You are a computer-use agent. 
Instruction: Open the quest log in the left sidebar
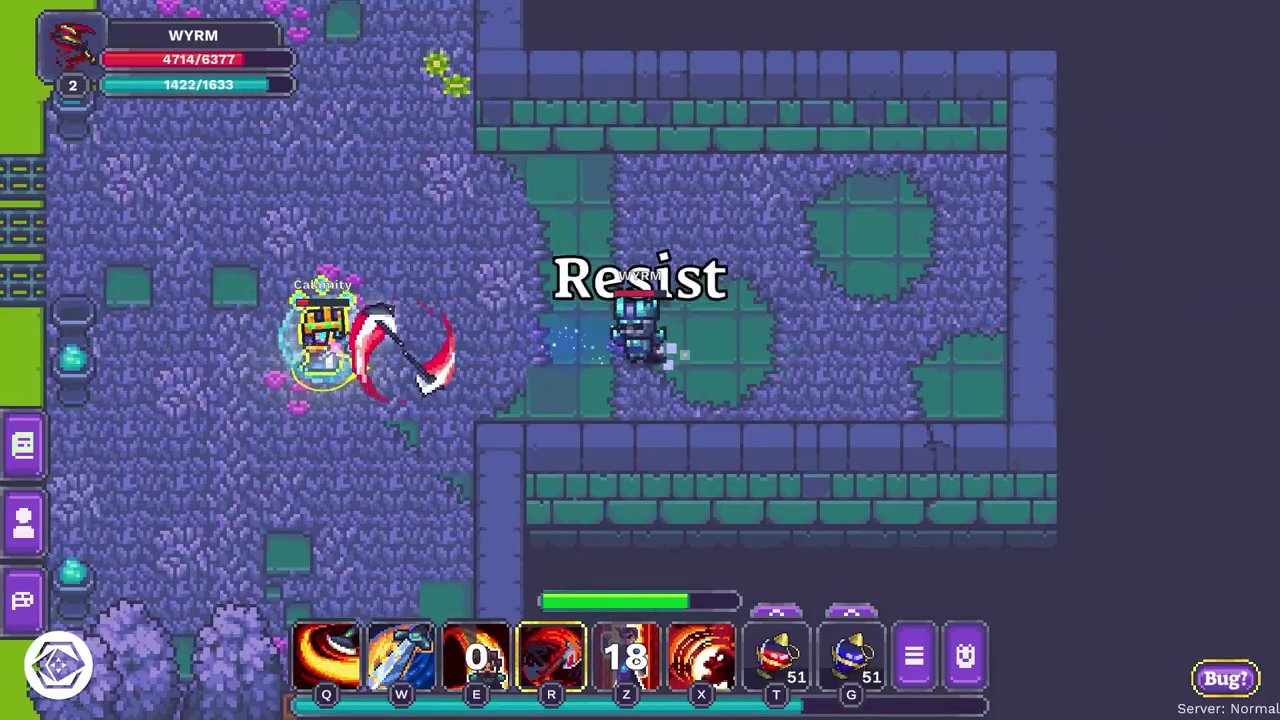(22, 443)
